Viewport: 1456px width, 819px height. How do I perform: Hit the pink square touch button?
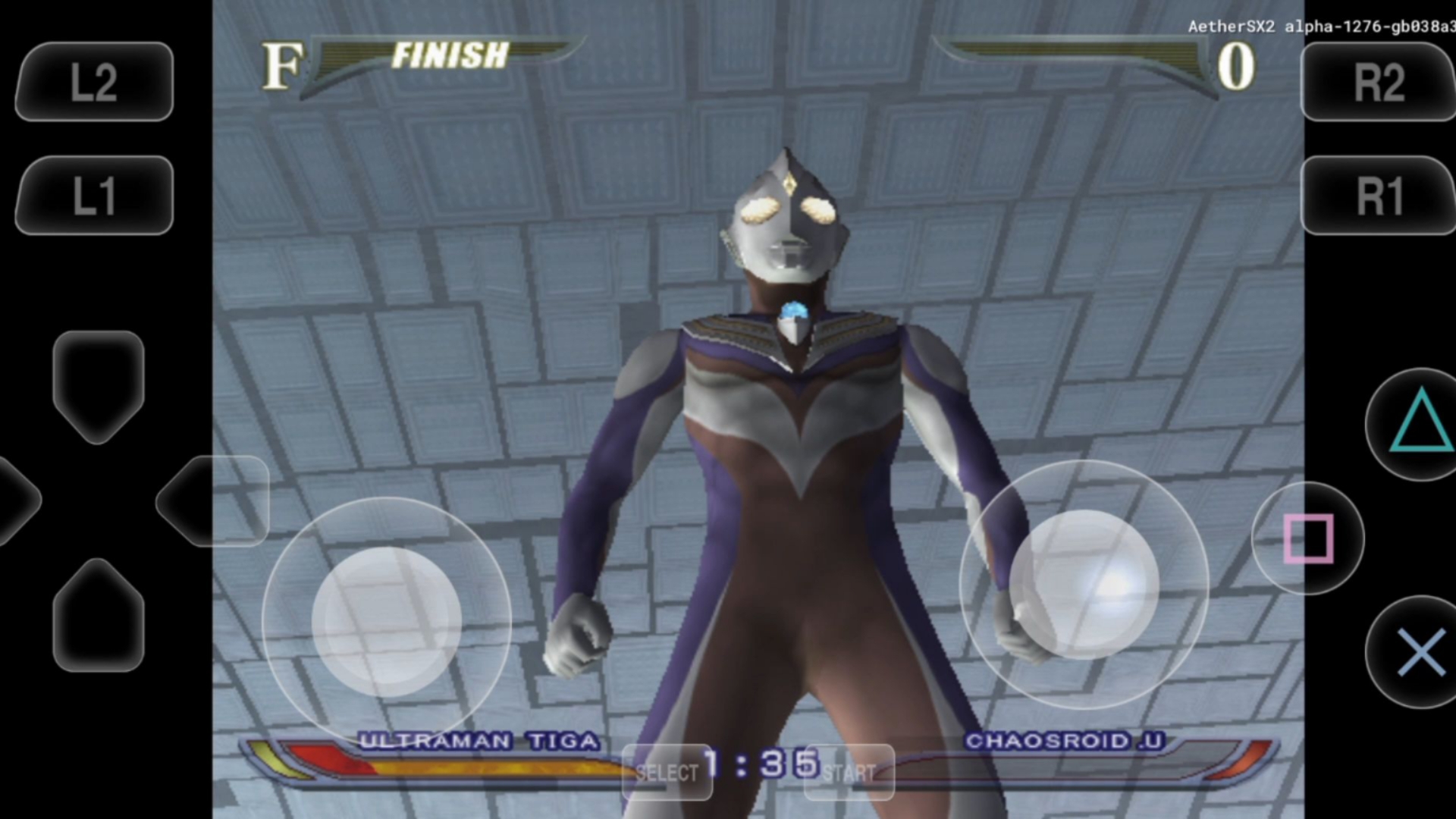[1307, 538]
